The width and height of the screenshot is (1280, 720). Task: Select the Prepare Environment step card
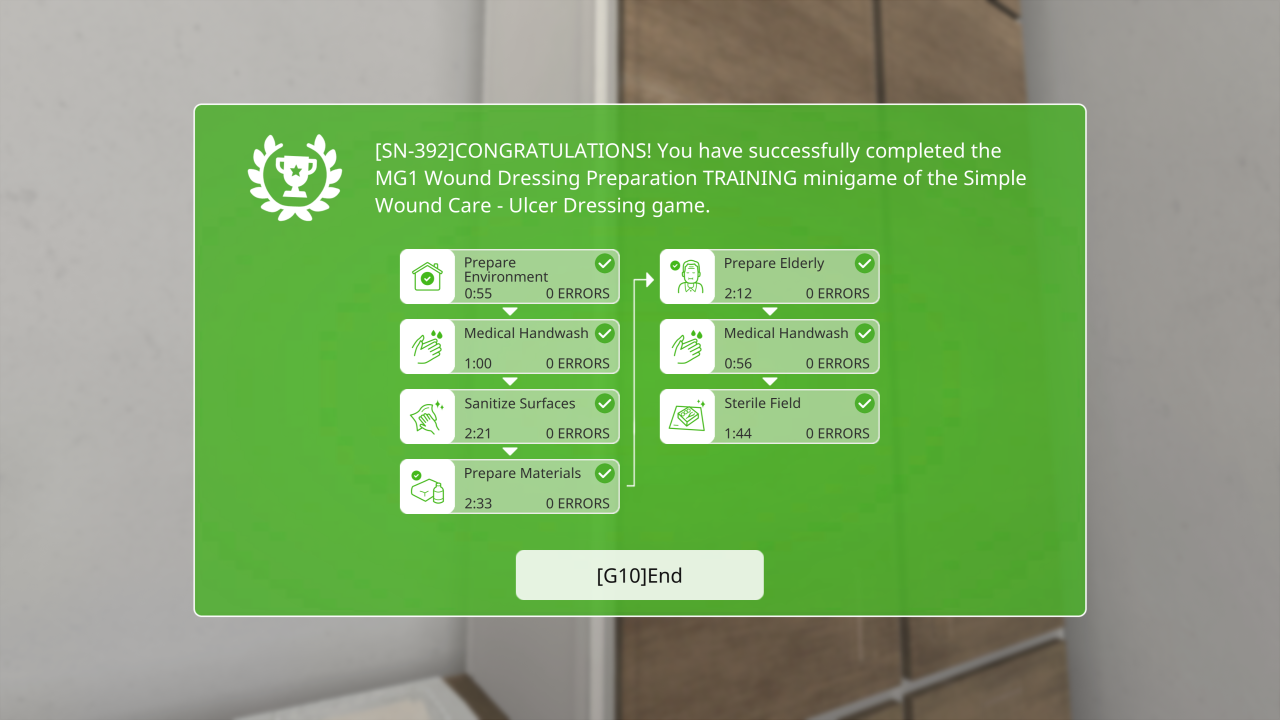tap(509, 277)
